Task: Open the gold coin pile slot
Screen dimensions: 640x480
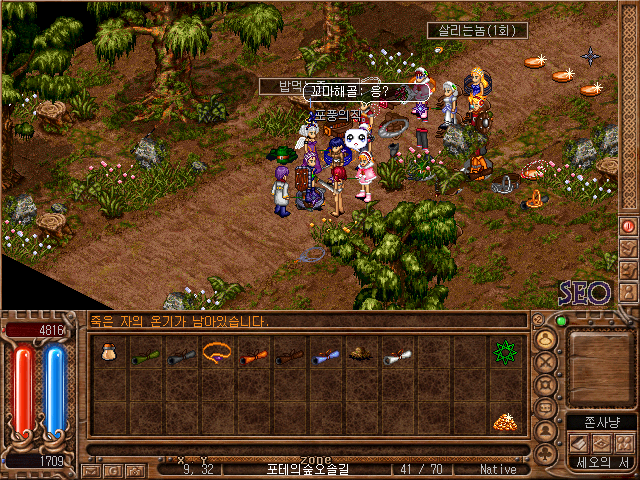Action: (x=503, y=422)
